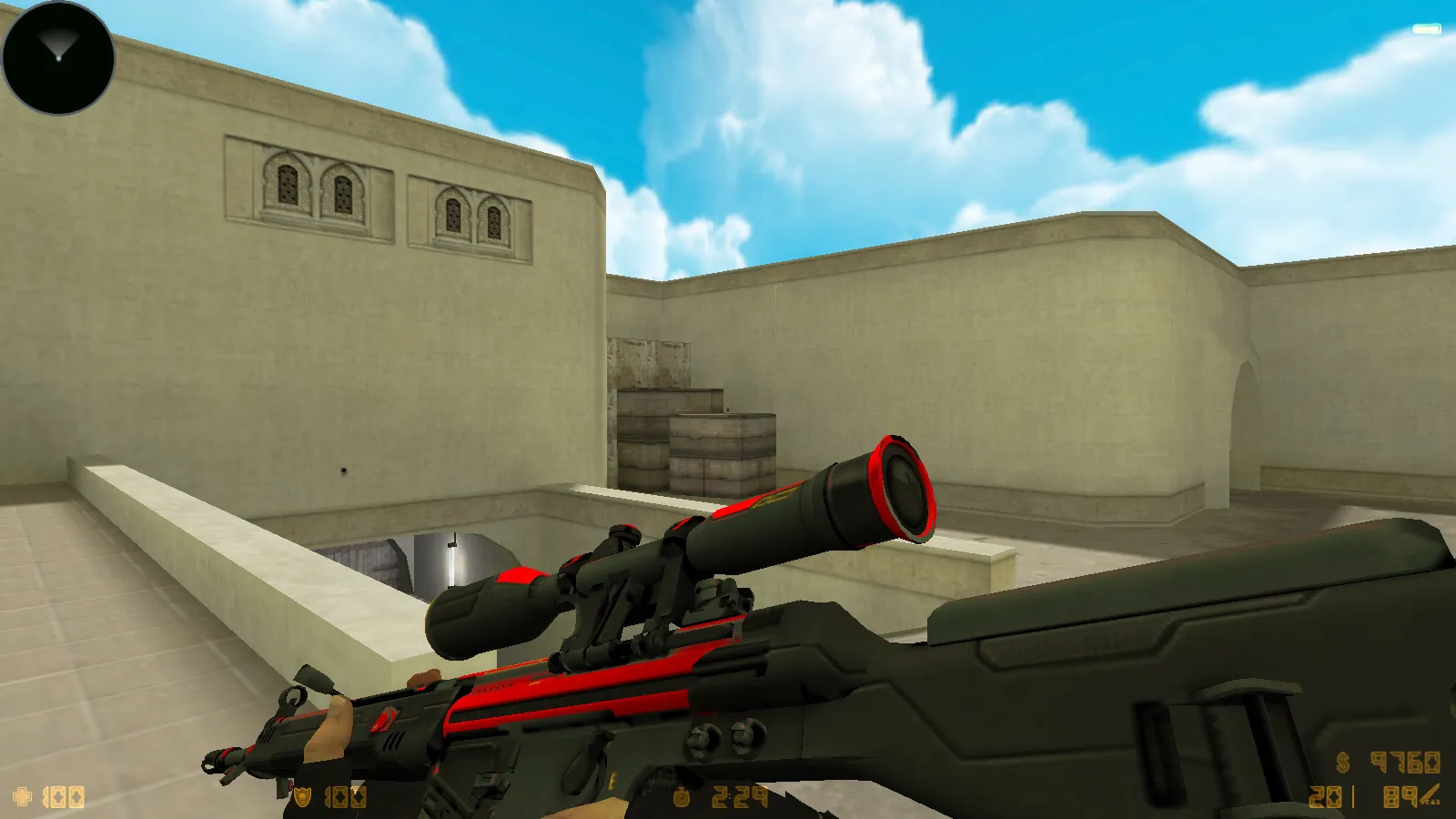Click the scope lens of the rifle
Viewport: 1456px width, 819px height.
[x=905, y=487]
